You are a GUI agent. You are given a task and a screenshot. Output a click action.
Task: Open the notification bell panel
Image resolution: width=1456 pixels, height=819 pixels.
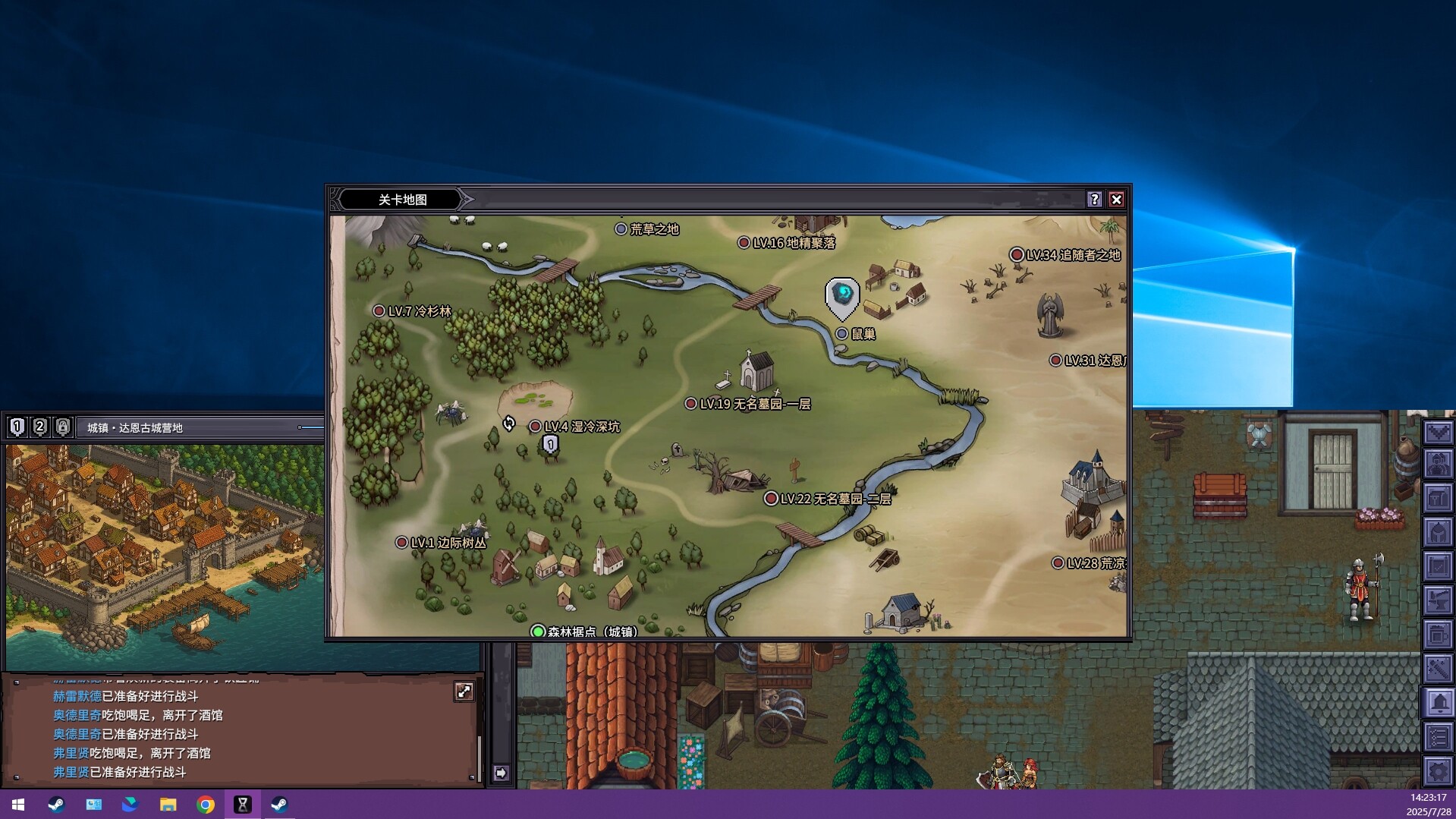1438,703
